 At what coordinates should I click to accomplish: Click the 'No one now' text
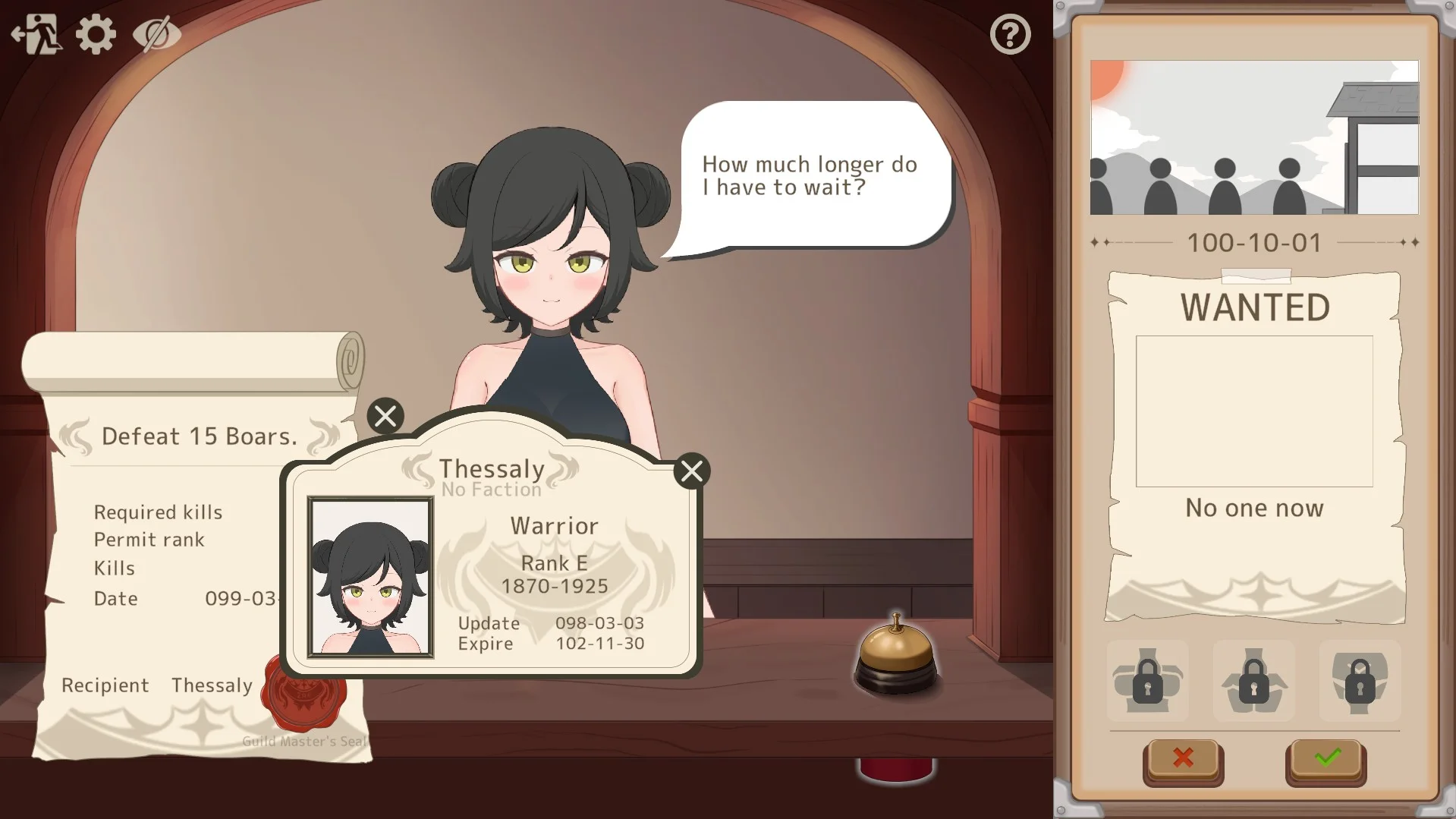point(1253,509)
